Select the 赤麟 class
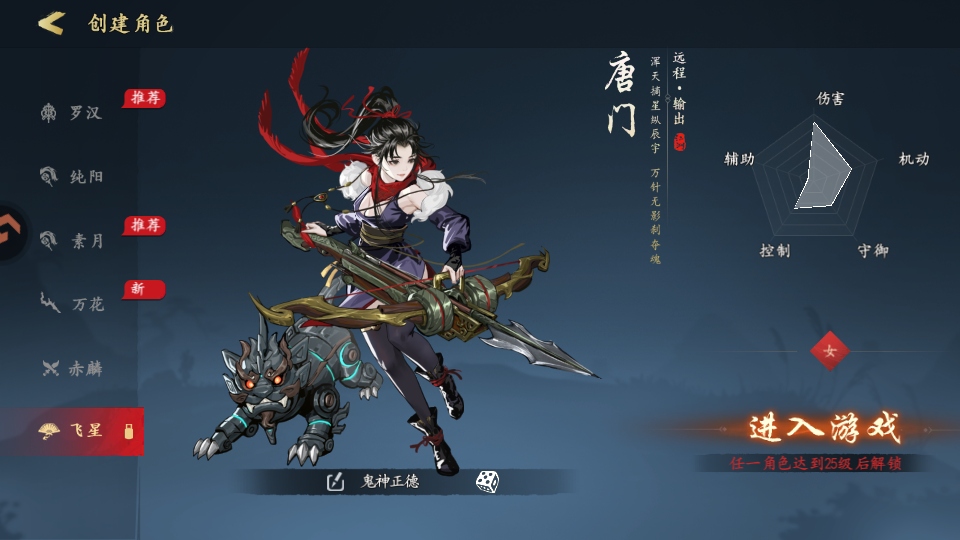This screenshot has width=960, height=540. (73, 368)
